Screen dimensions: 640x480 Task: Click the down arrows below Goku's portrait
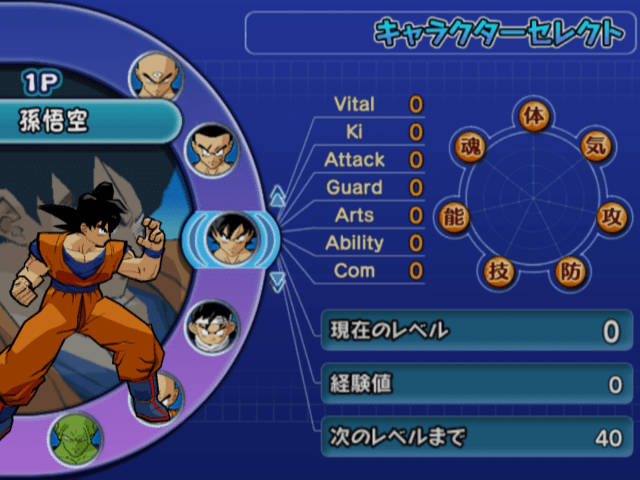pyautogui.click(x=278, y=282)
